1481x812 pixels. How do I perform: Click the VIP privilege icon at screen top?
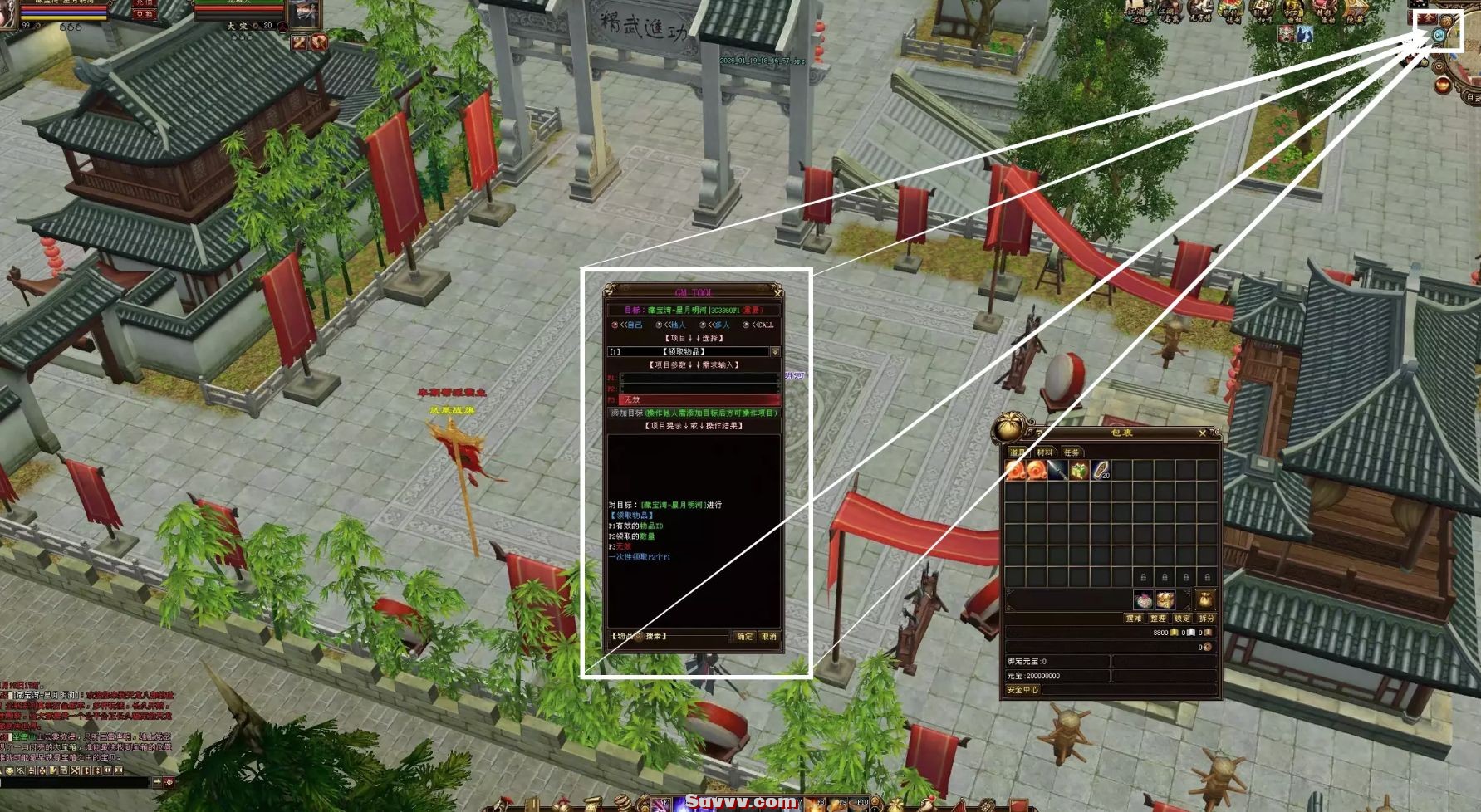click(x=1292, y=10)
